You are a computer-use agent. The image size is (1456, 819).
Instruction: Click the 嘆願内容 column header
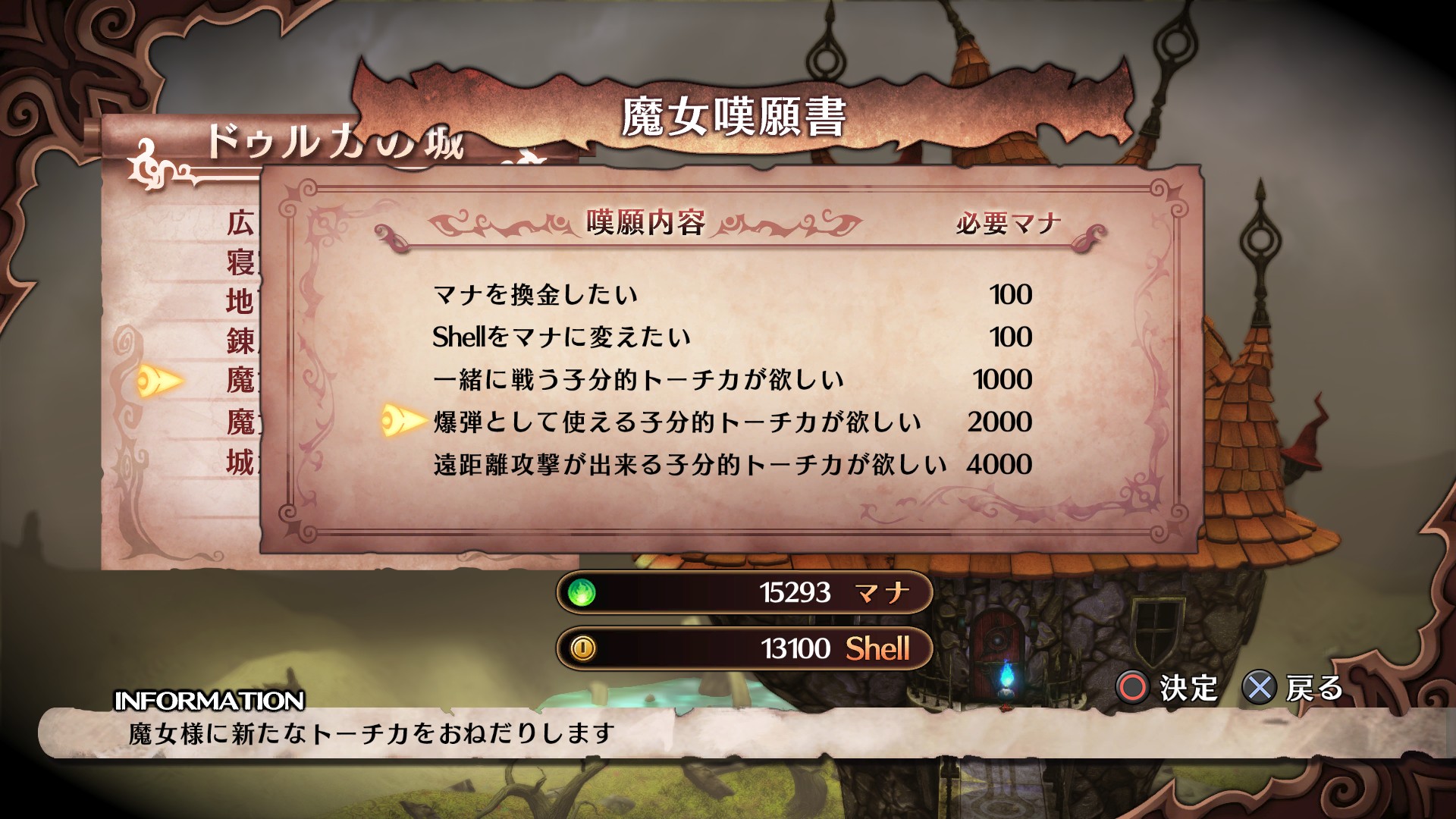coord(646,221)
